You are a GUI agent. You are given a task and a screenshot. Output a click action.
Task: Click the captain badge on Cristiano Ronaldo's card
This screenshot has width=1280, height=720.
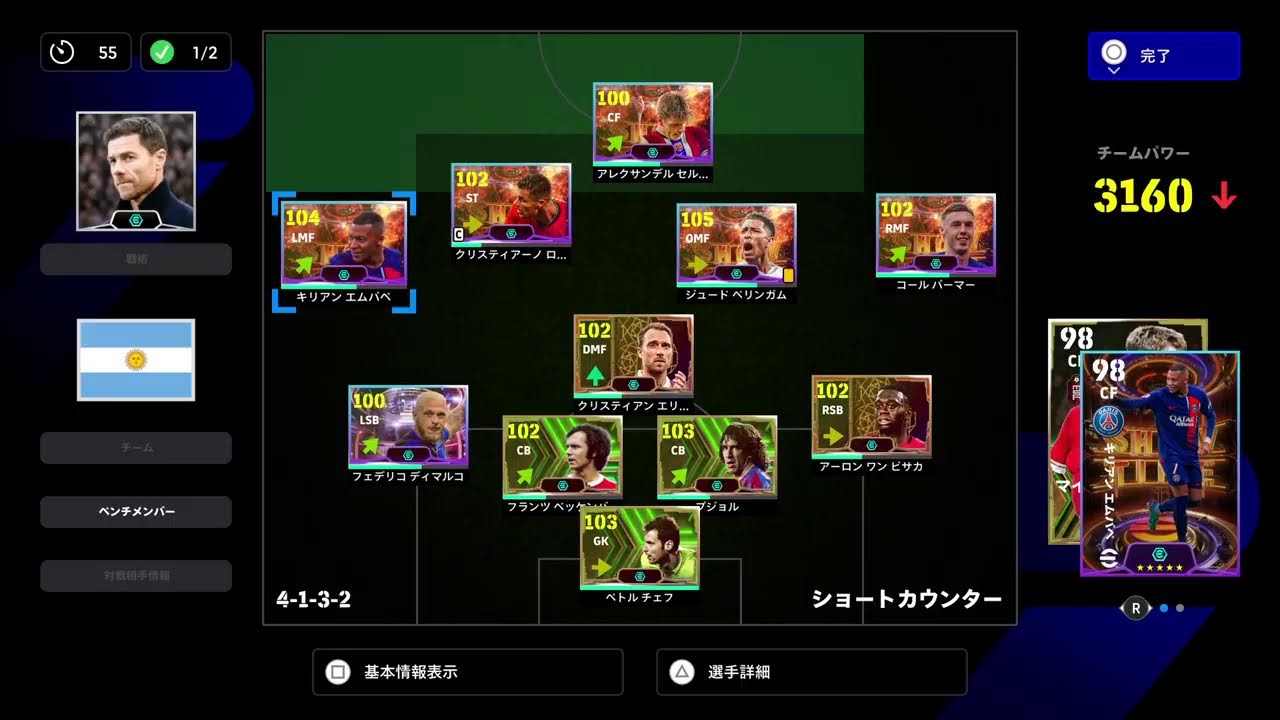[459, 233]
